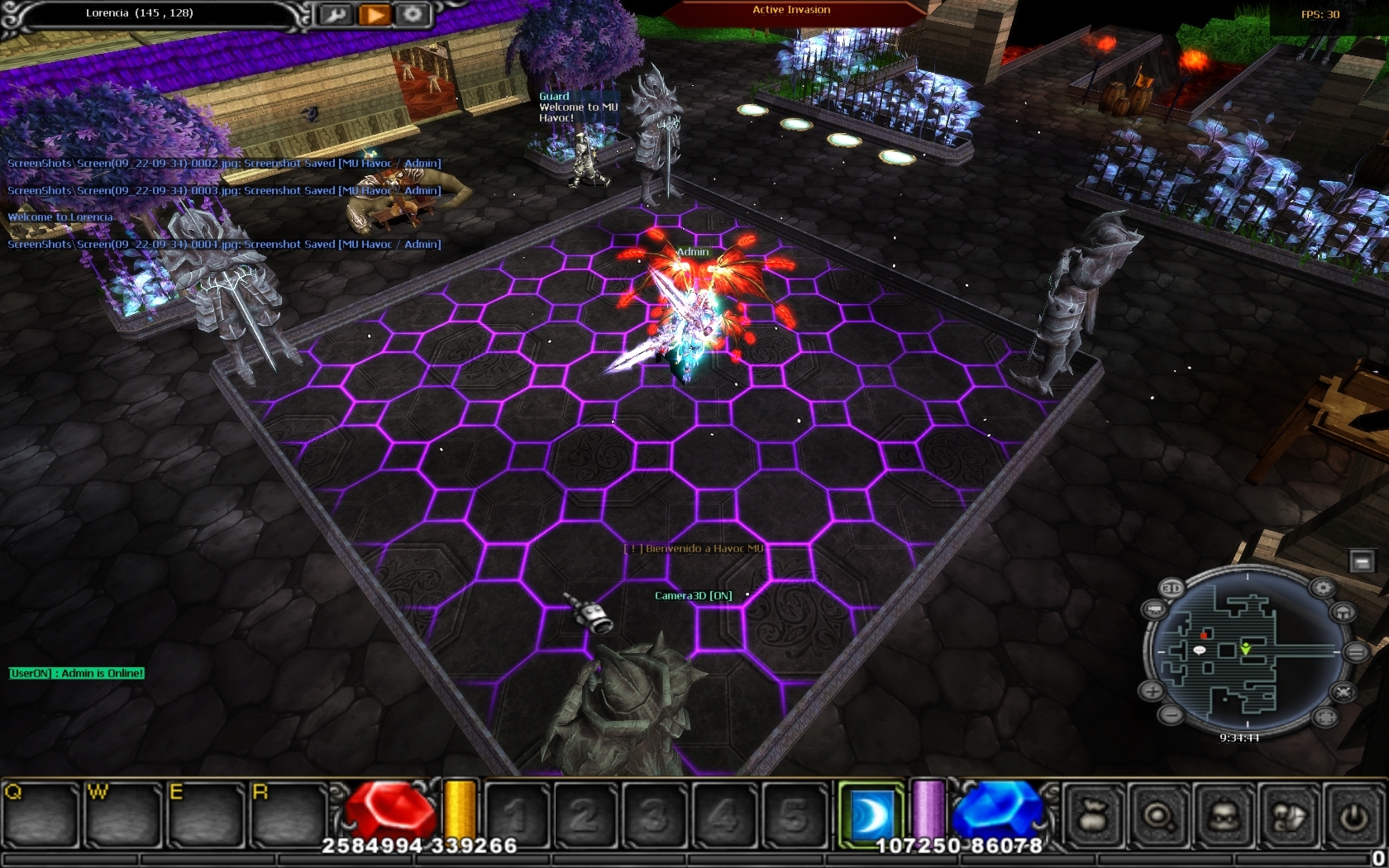Screen dimensions: 1389x868
Task: Click the helmet icon beside the minimap
Action: pos(1344,613)
